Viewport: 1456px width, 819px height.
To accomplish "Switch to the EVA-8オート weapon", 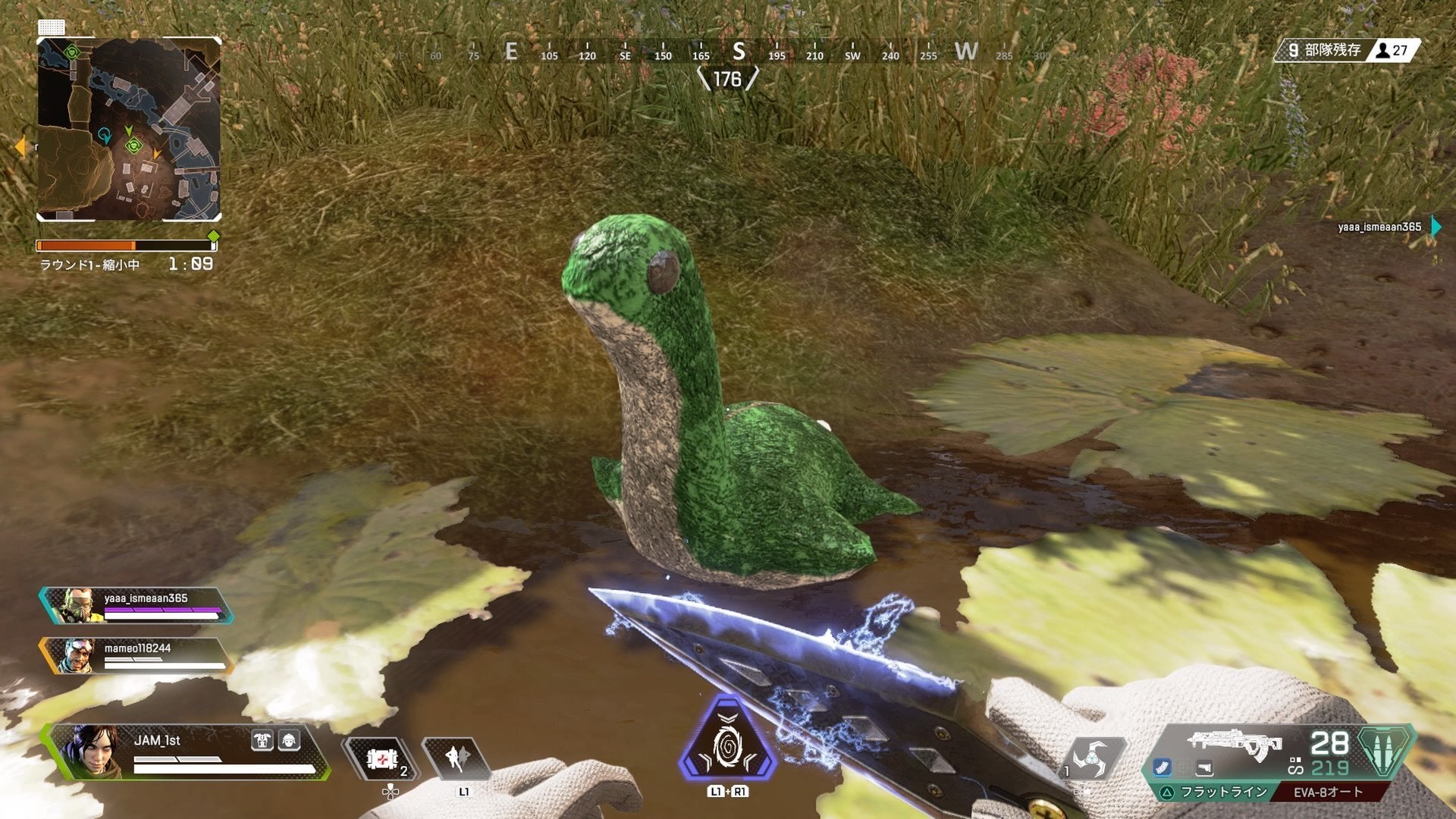I will coord(1328,792).
